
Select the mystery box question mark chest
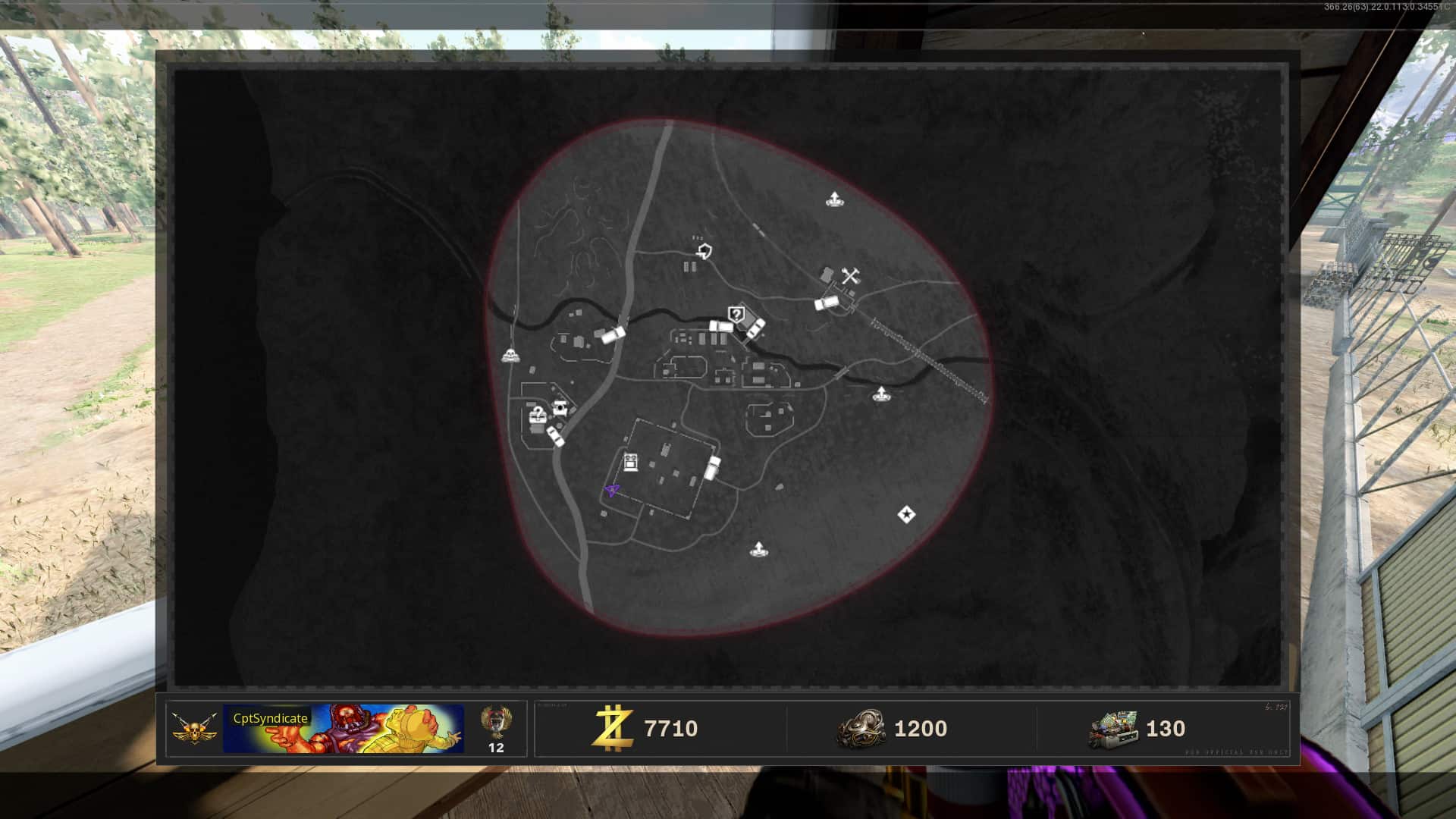pyautogui.click(x=537, y=416)
